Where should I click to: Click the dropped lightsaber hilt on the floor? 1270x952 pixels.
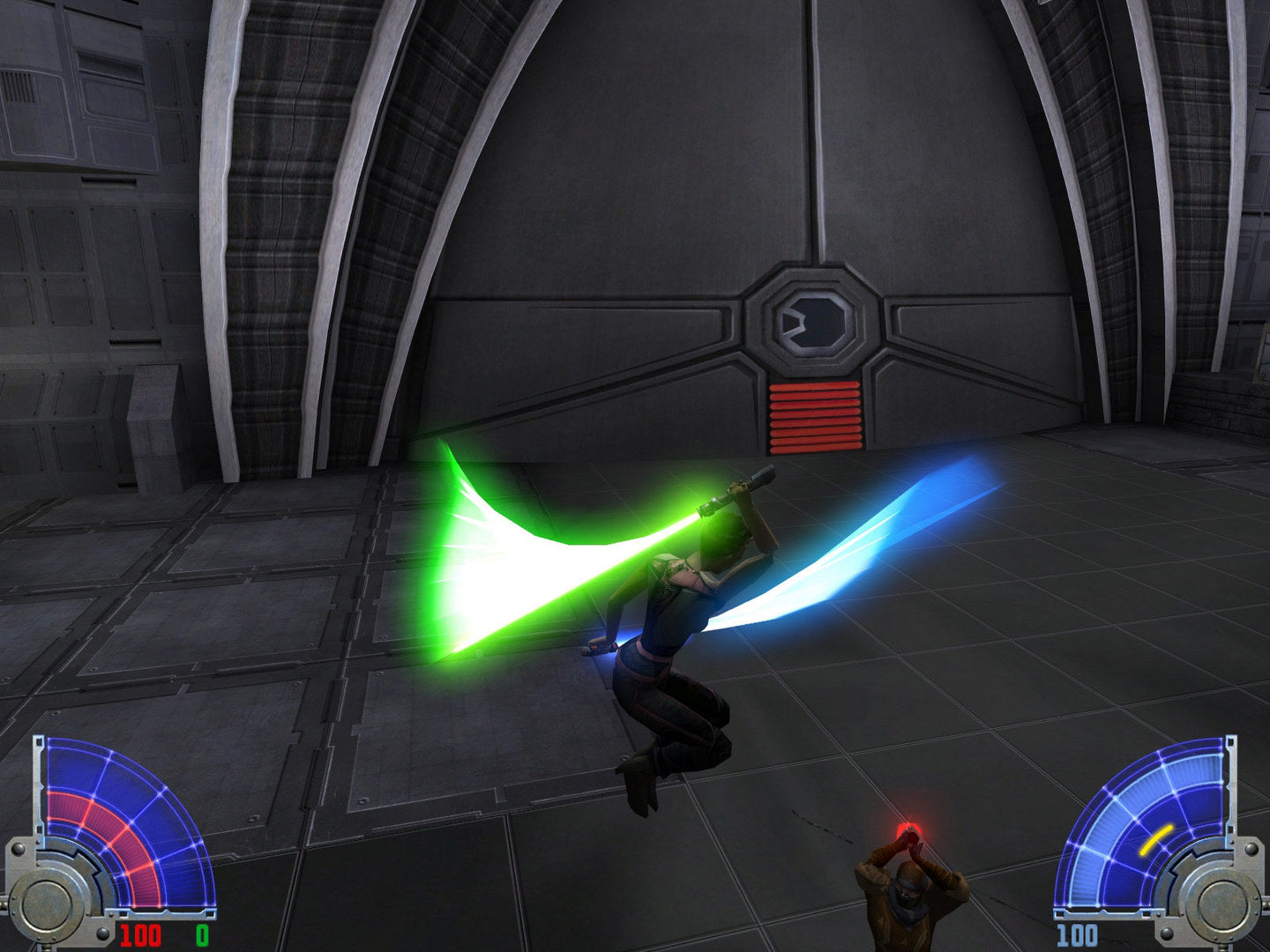[x=595, y=646]
